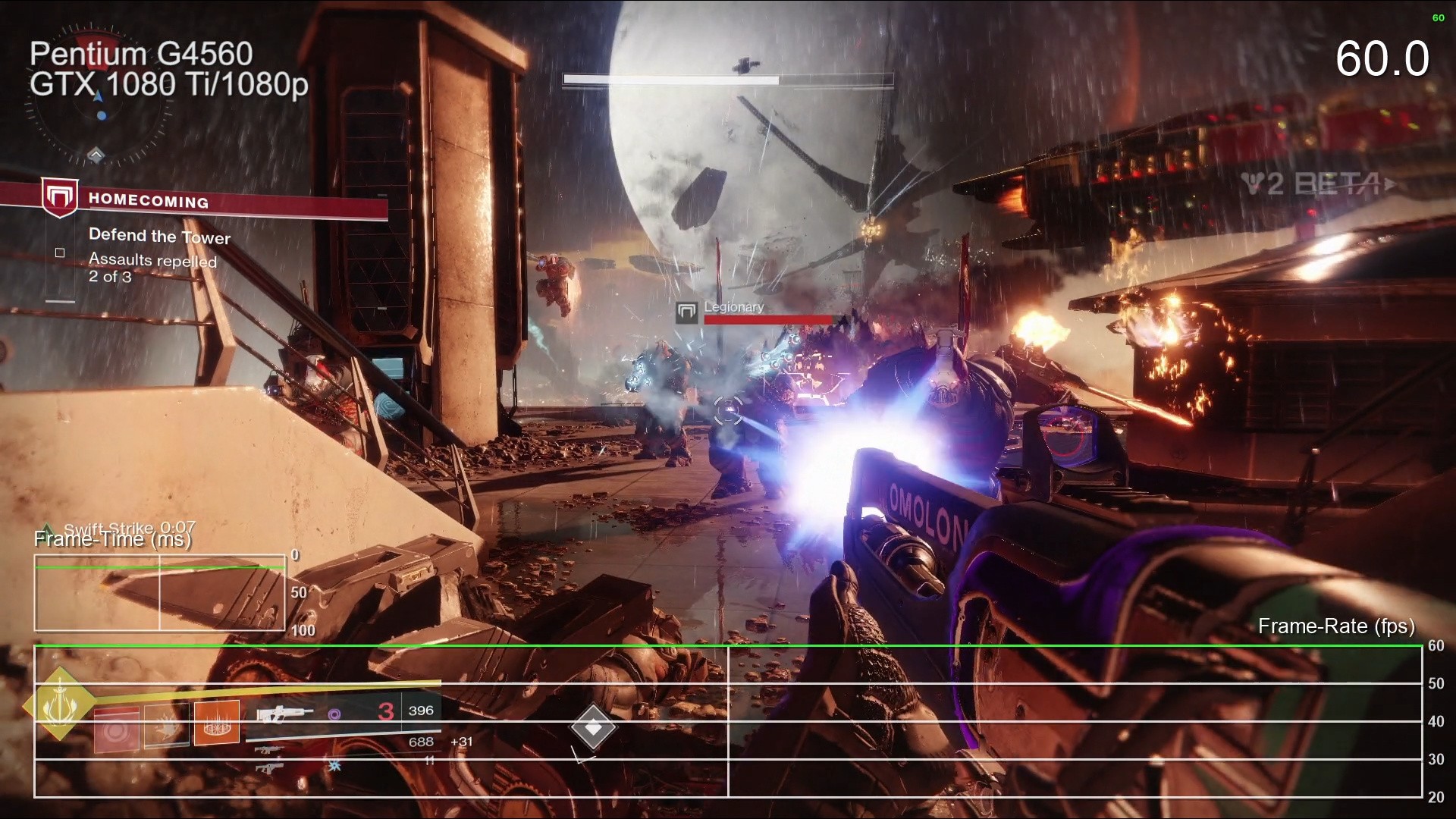
Task: Select the Defend the Tower objective
Action: tap(159, 236)
